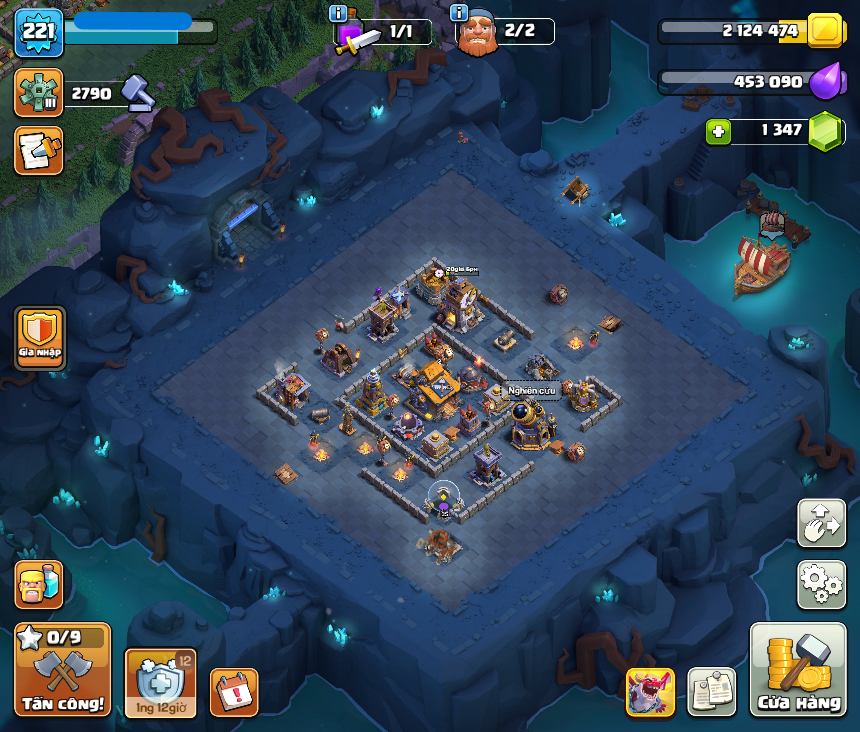Buy gems with the green plus button
Image resolution: width=860 pixels, height=732 pixels.
(x=717, y=131)
